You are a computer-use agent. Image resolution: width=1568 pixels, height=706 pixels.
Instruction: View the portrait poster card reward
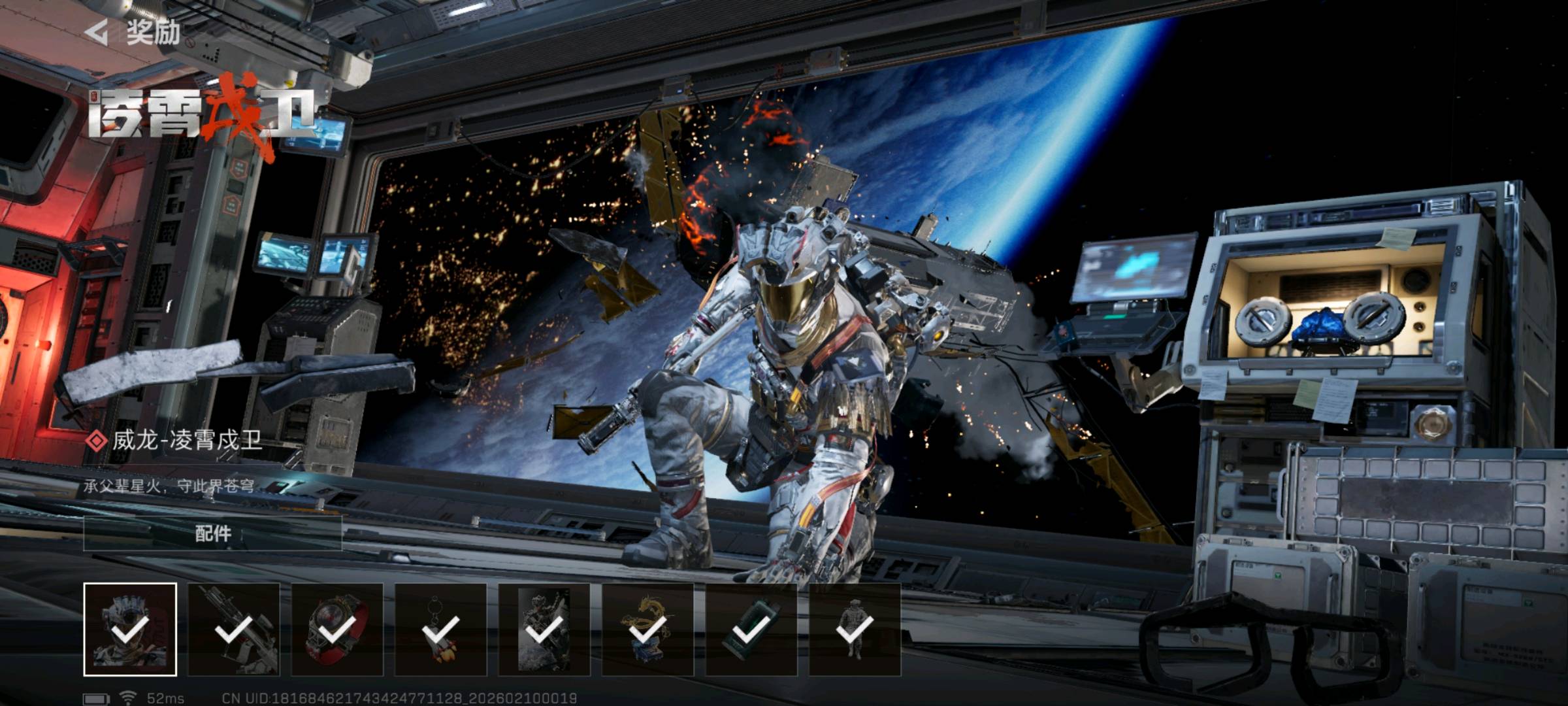point(544,629)
